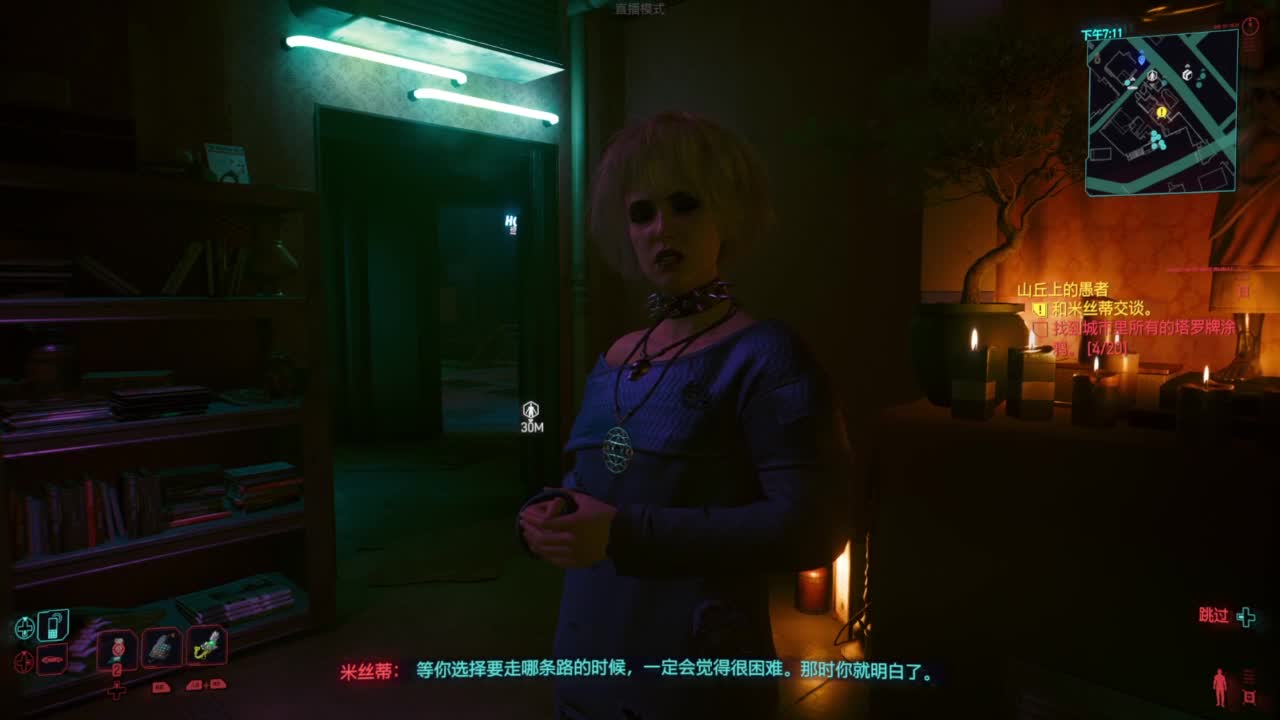This screenshot has width=1280, height=720.
Task: Click the 30M quest waypoint marker
Action: click(x=530, y=413)
